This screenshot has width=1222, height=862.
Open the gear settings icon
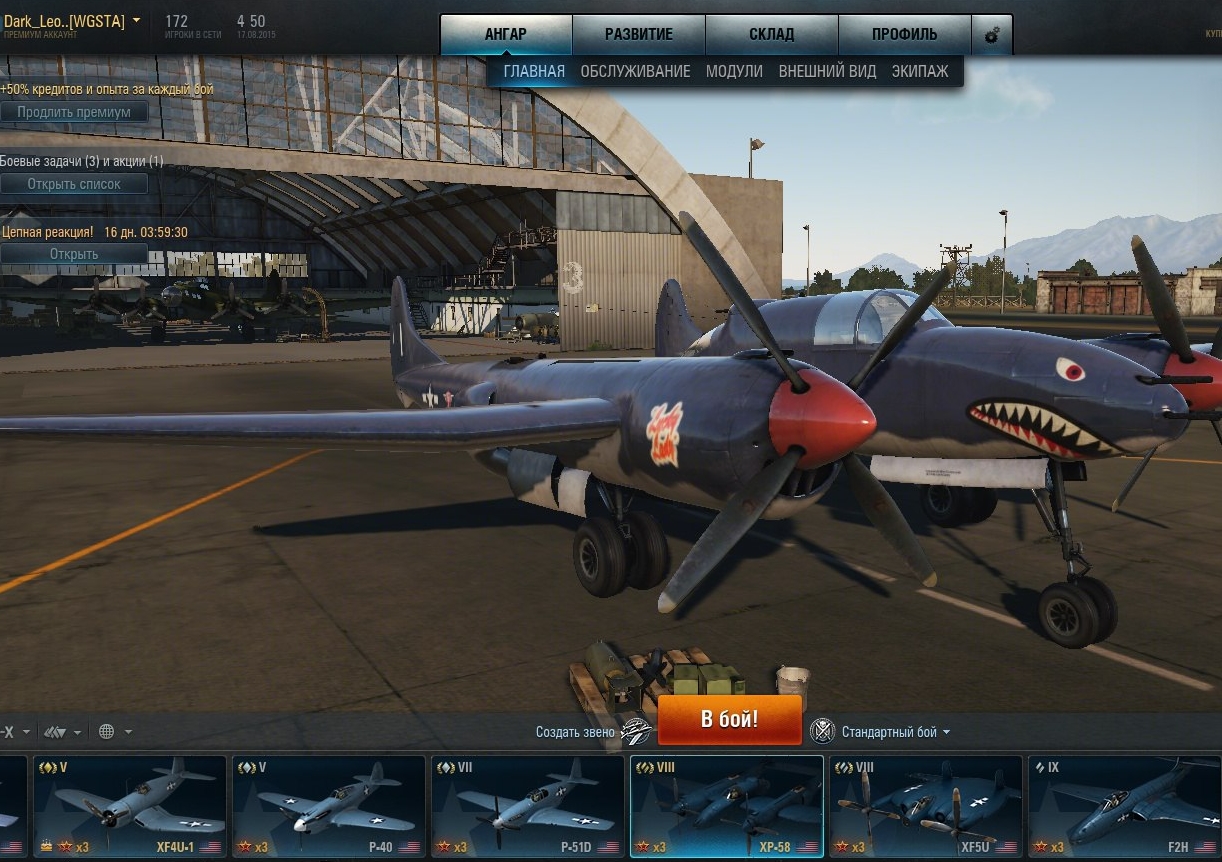tap(992, 35)
